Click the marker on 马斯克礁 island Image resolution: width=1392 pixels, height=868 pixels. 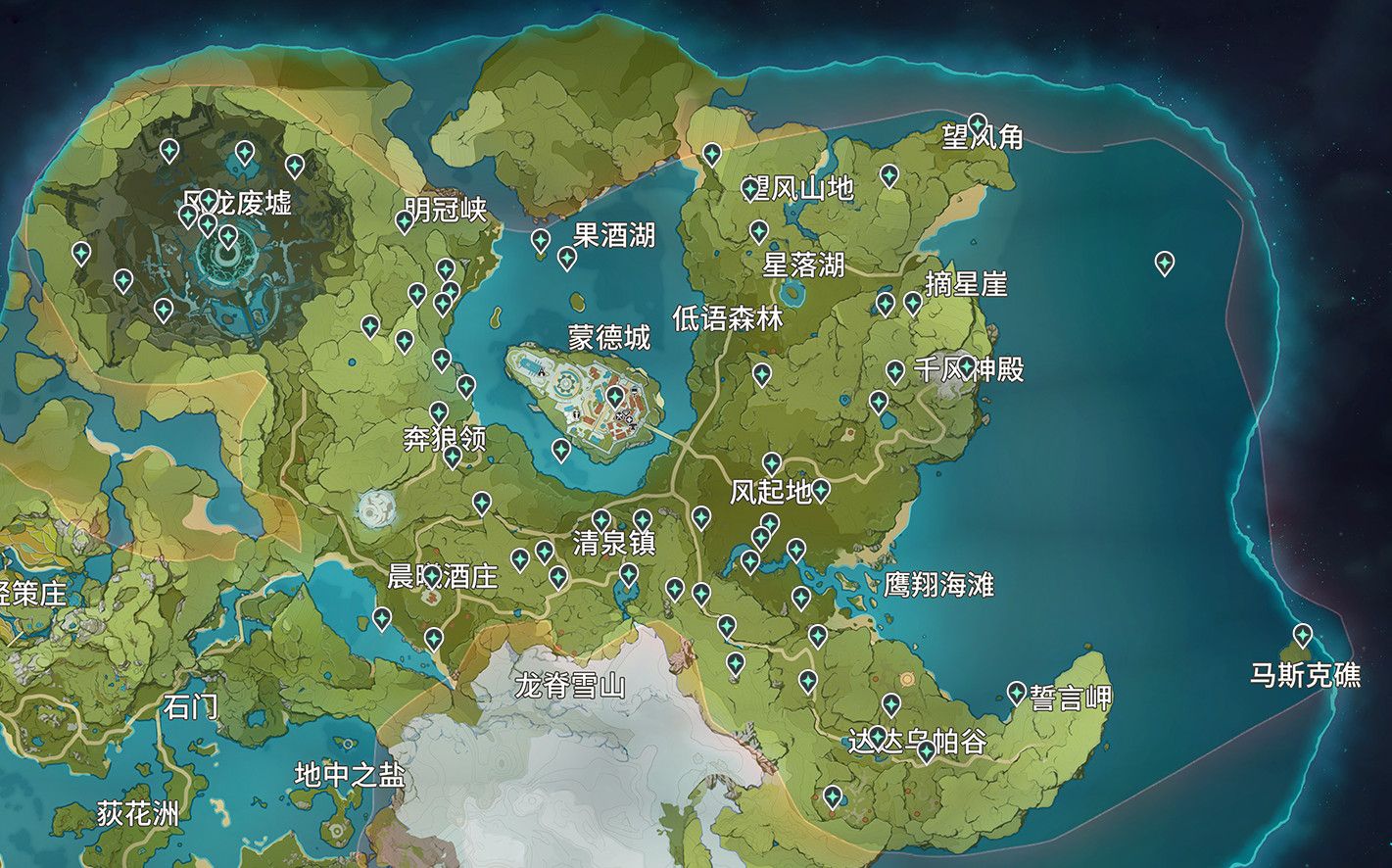click(x=1302, y=636)
